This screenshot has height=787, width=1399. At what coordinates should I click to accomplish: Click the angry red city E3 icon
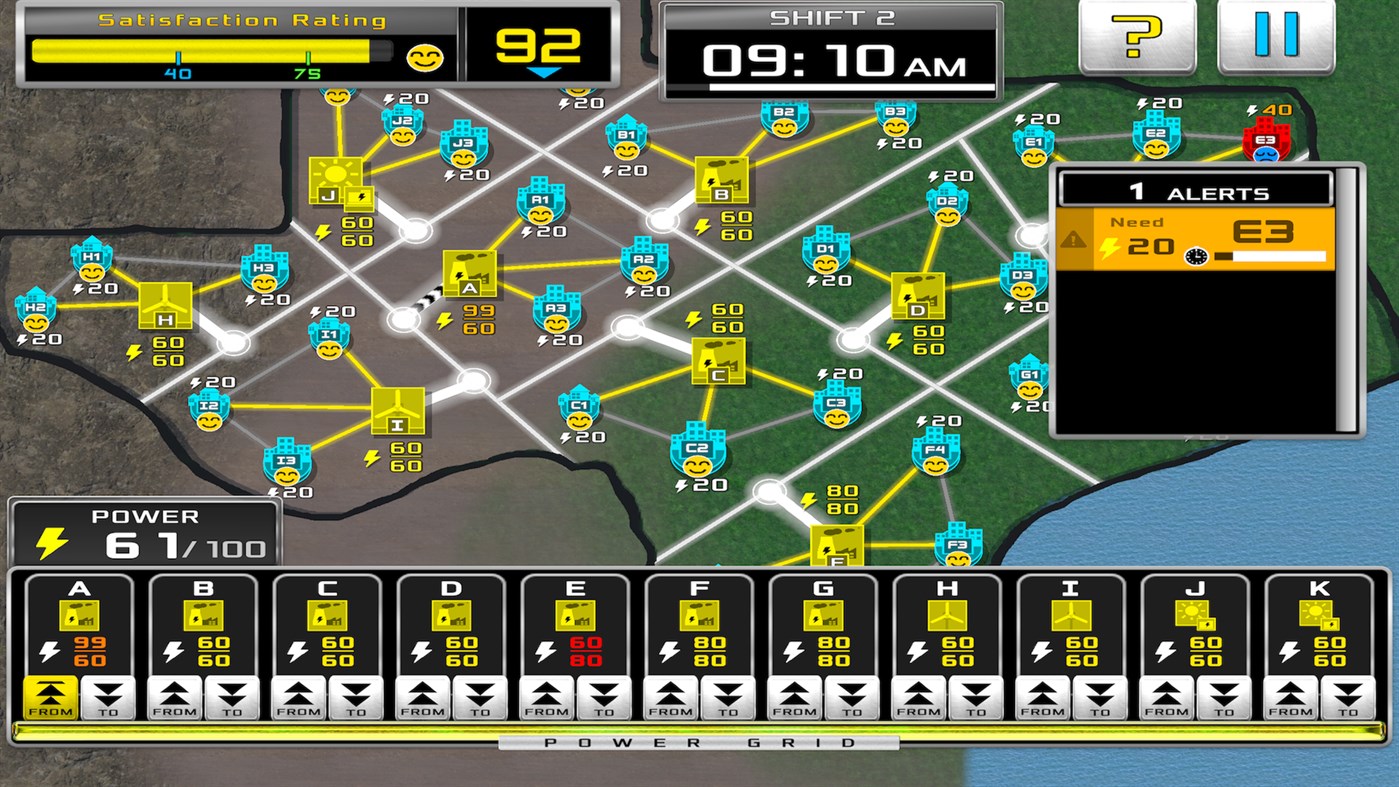[x=1265, y=142]
